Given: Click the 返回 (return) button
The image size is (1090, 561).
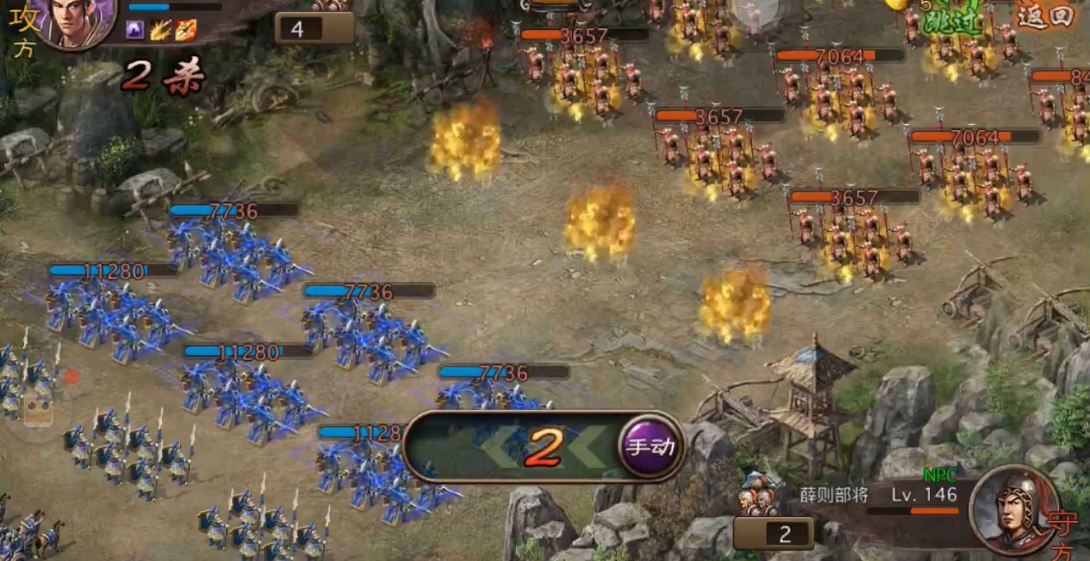Looking at the screenshot, I should (1043, 16).
